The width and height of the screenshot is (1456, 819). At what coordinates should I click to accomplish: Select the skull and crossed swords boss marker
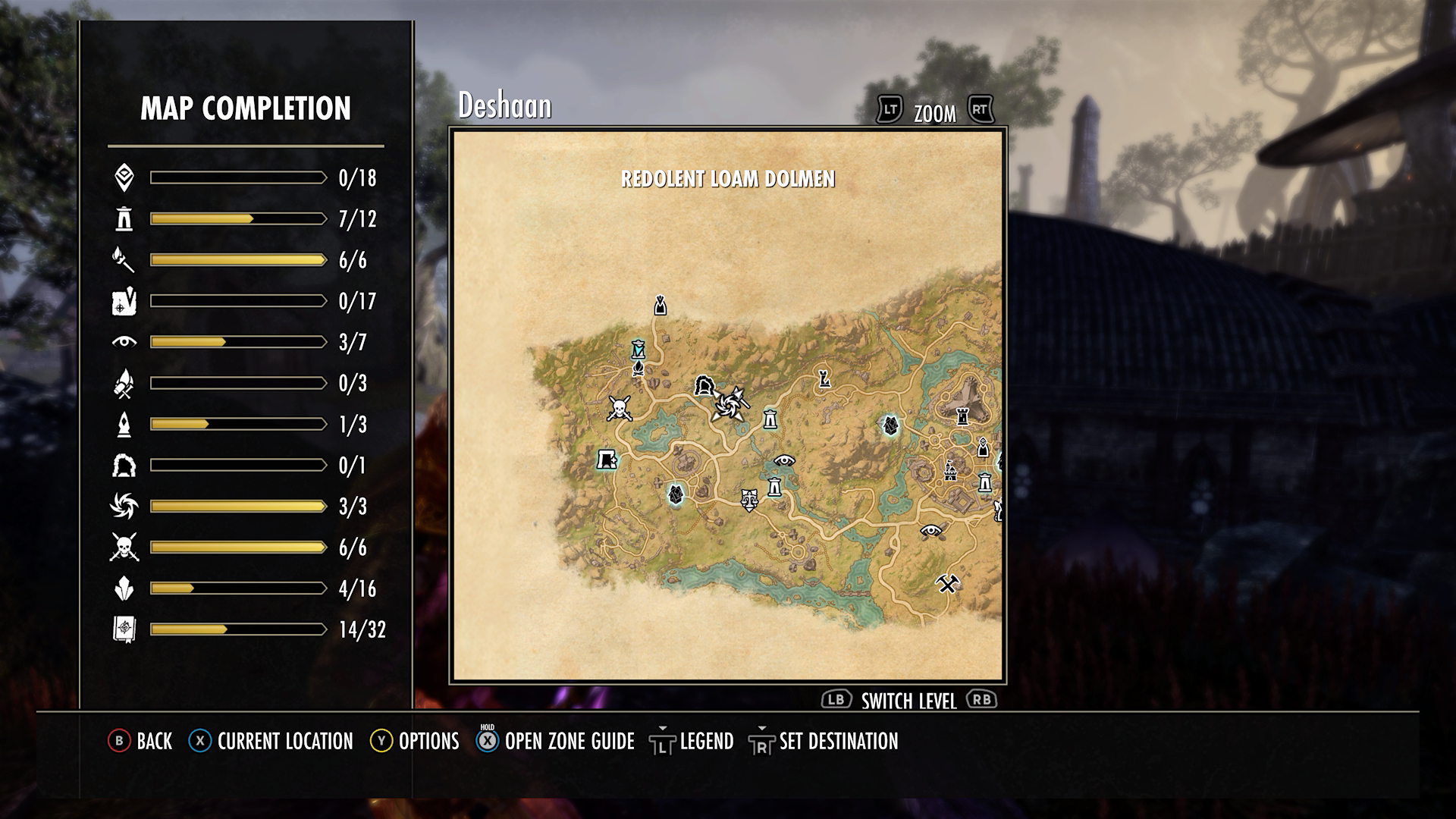[620, 409]
